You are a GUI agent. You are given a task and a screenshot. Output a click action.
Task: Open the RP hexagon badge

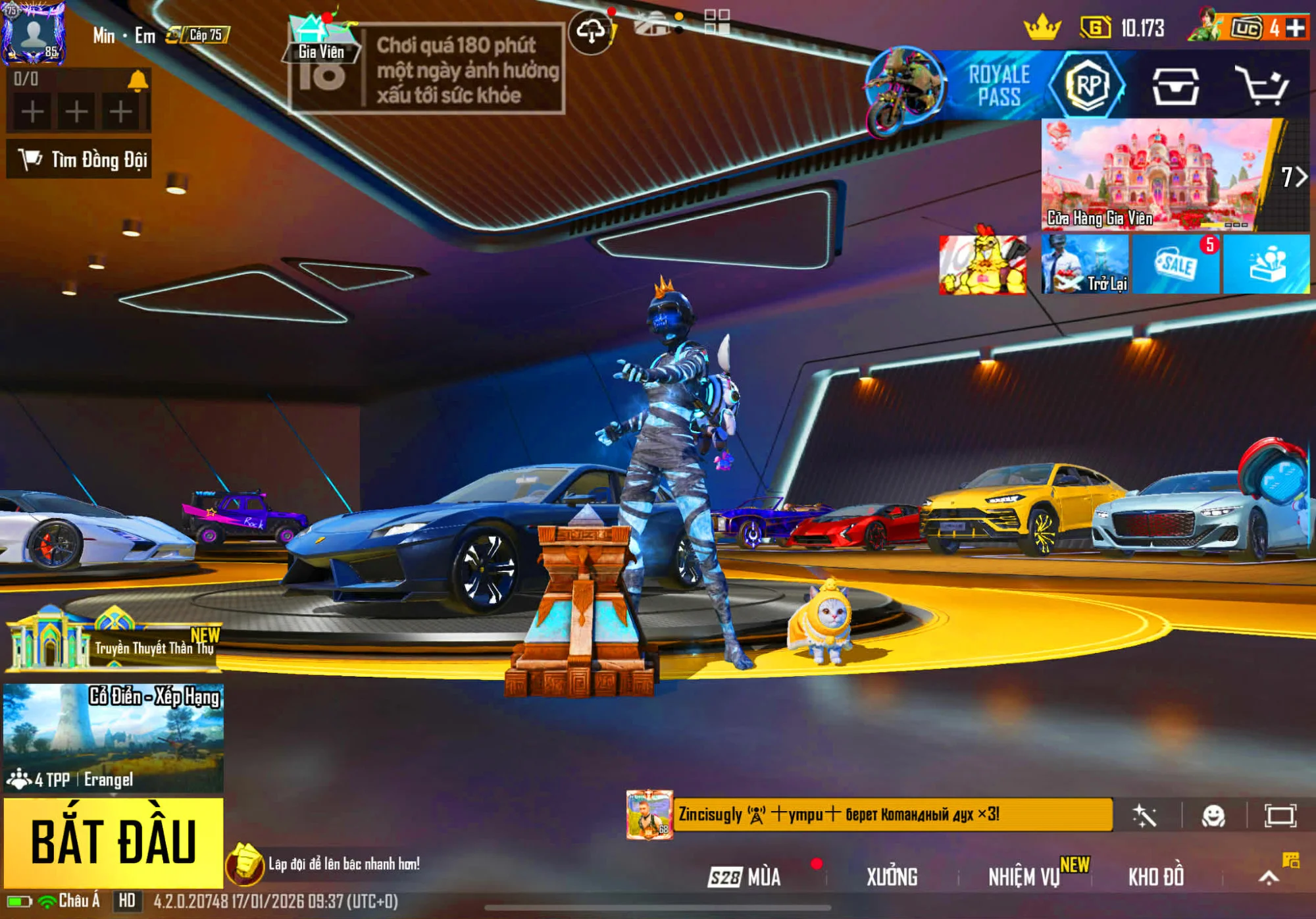click(x=1088, y=86)
